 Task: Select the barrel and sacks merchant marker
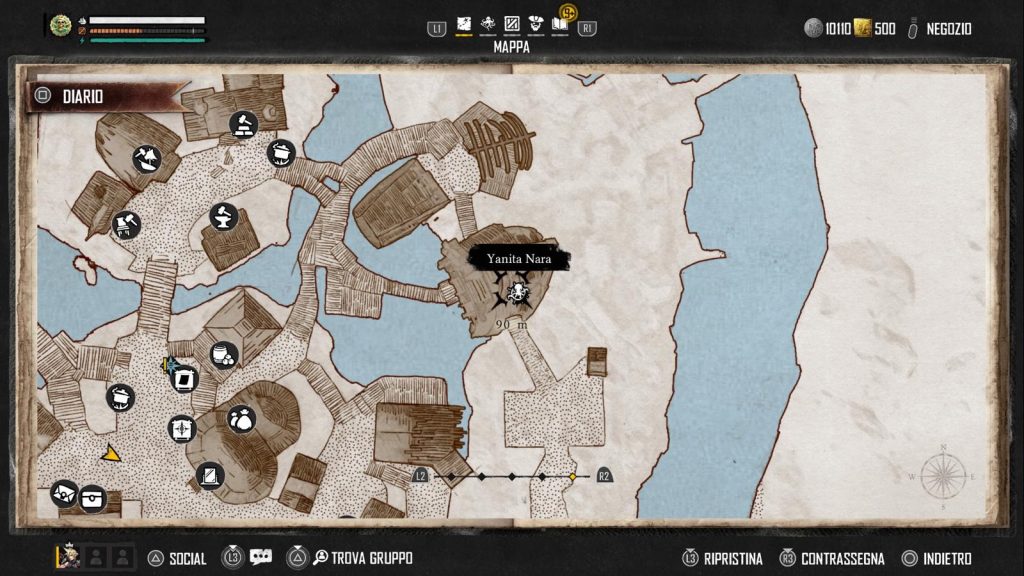coord(224,355)
